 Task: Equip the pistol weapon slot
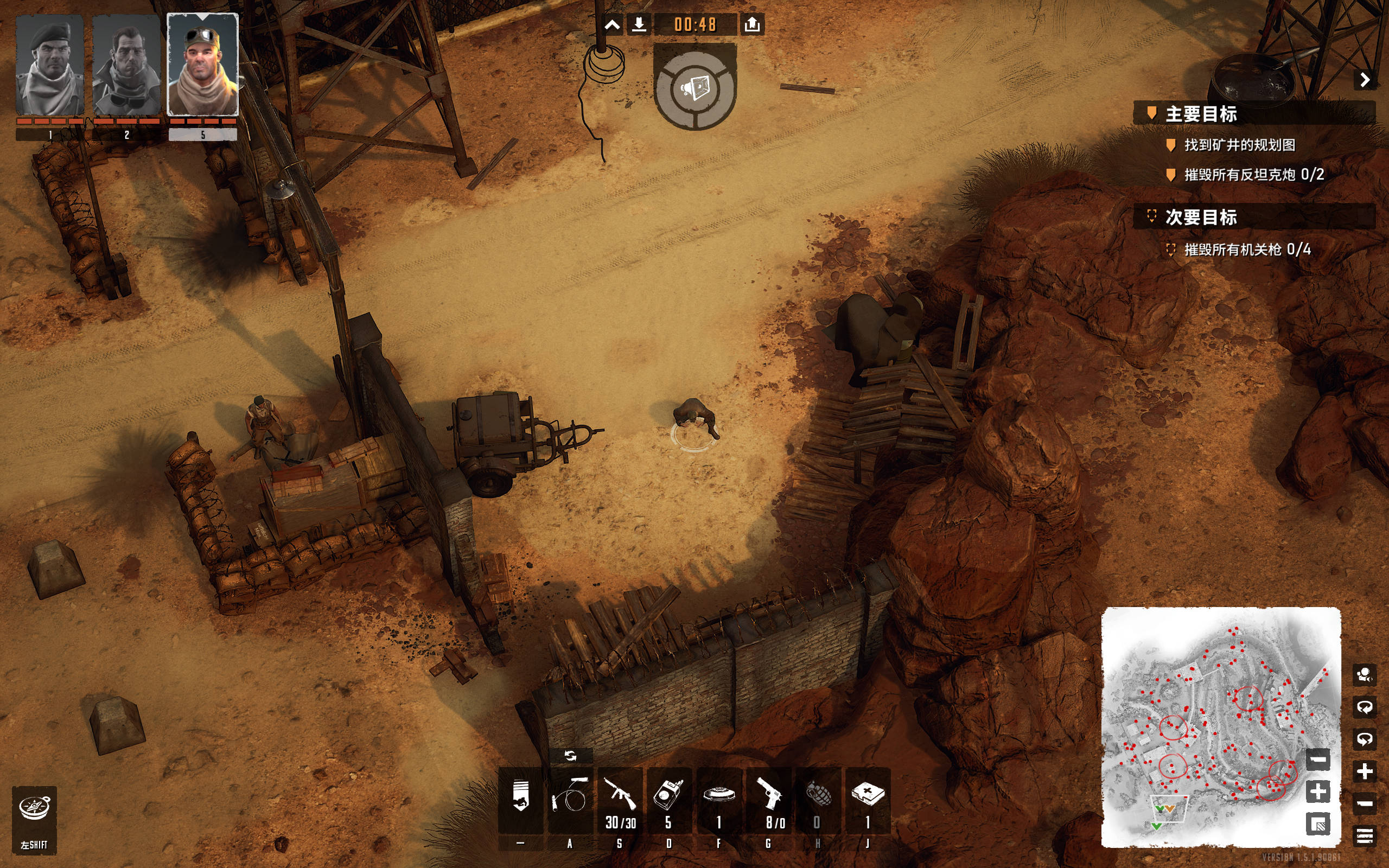pyautogui.click(x=768, y=800)
